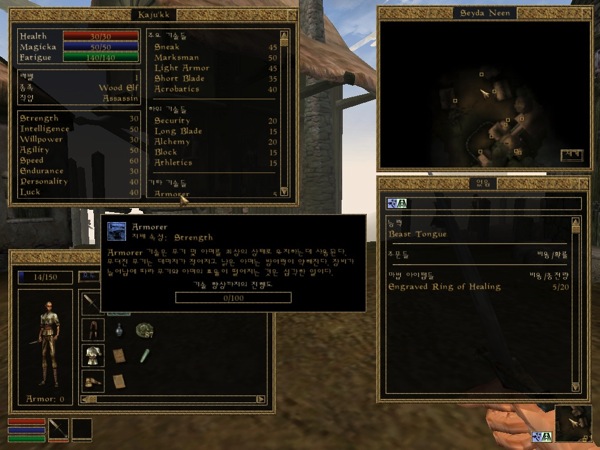Click the equipped weapon icon on HUD
Screen dimensions: 600x450
coord(58,429)
